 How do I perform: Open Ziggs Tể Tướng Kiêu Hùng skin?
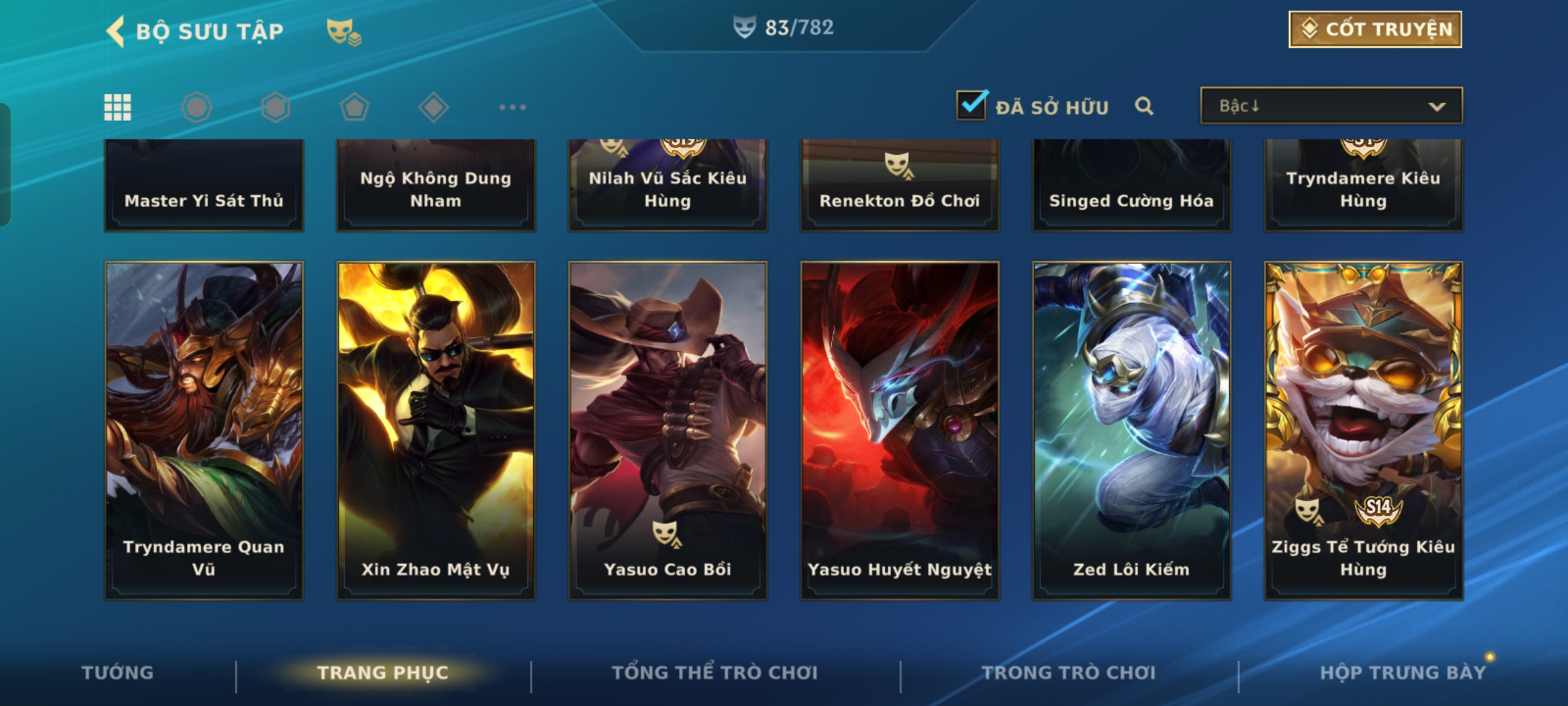click(1364, 430)
